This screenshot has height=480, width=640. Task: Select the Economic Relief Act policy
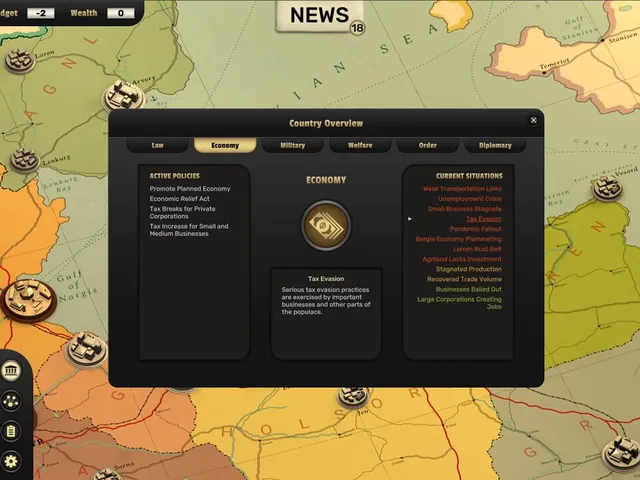point(179,198)
